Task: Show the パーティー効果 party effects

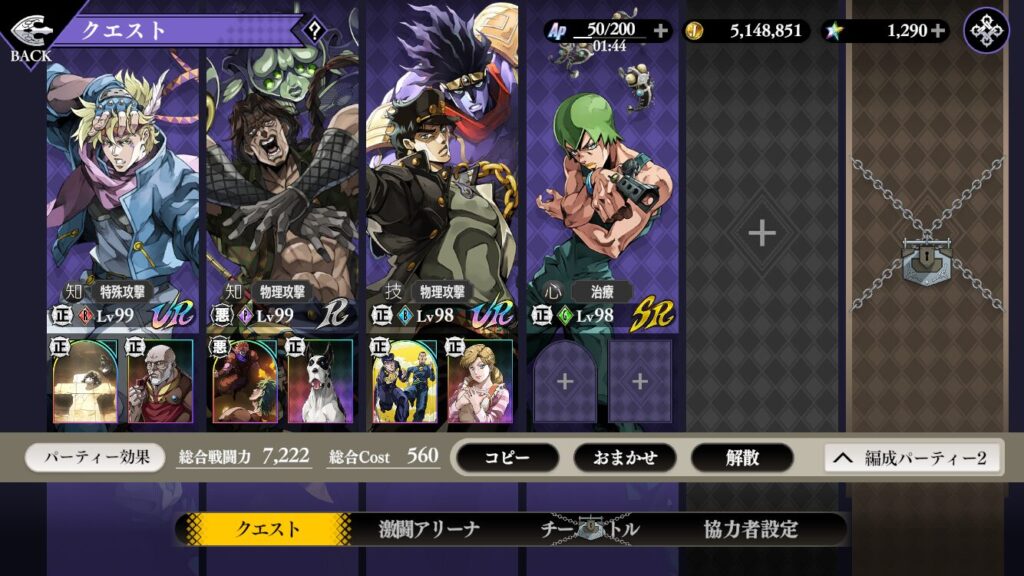Action: (95, 457)
